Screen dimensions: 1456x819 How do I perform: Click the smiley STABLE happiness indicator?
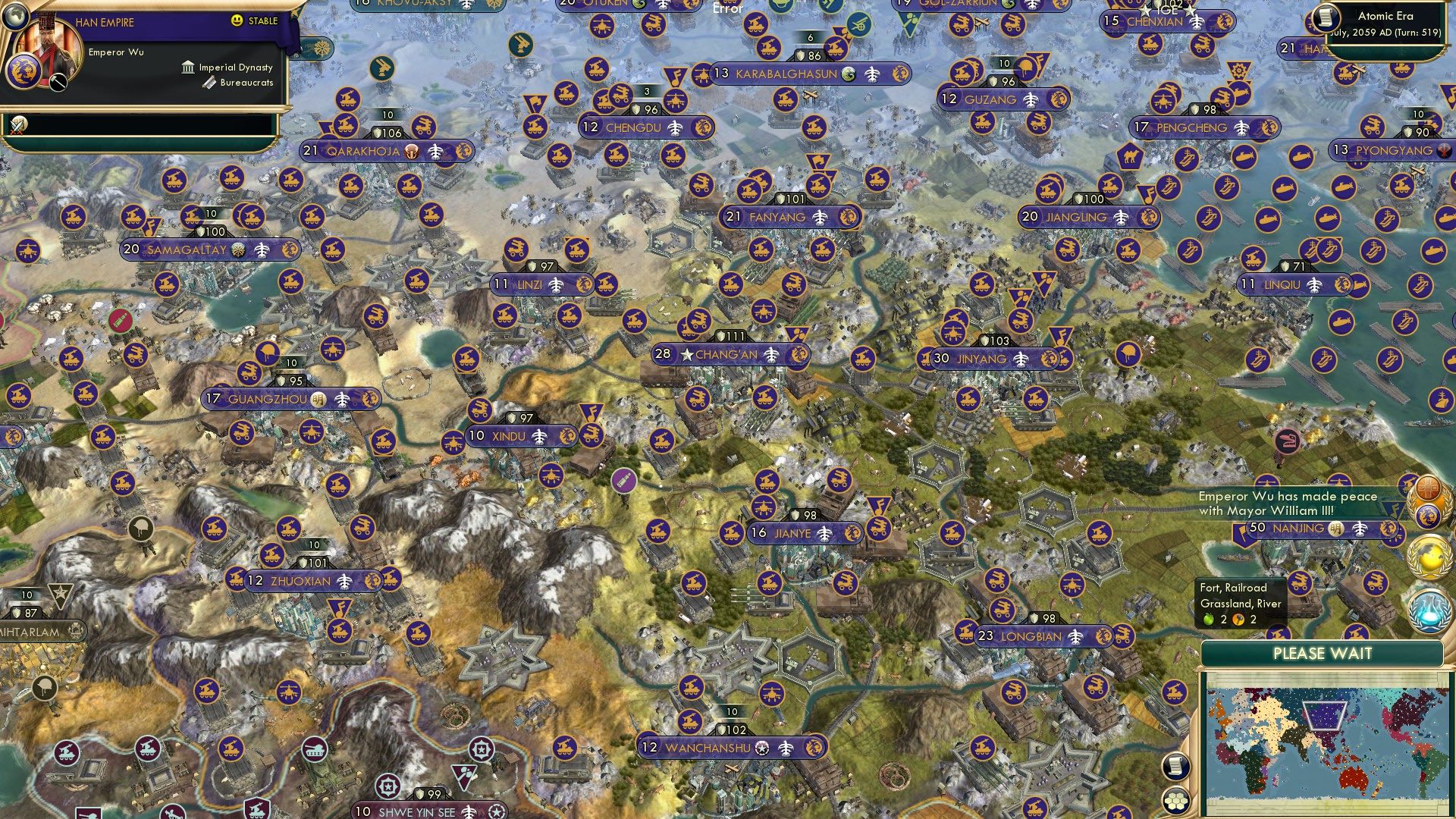click(x=237, y=20)
